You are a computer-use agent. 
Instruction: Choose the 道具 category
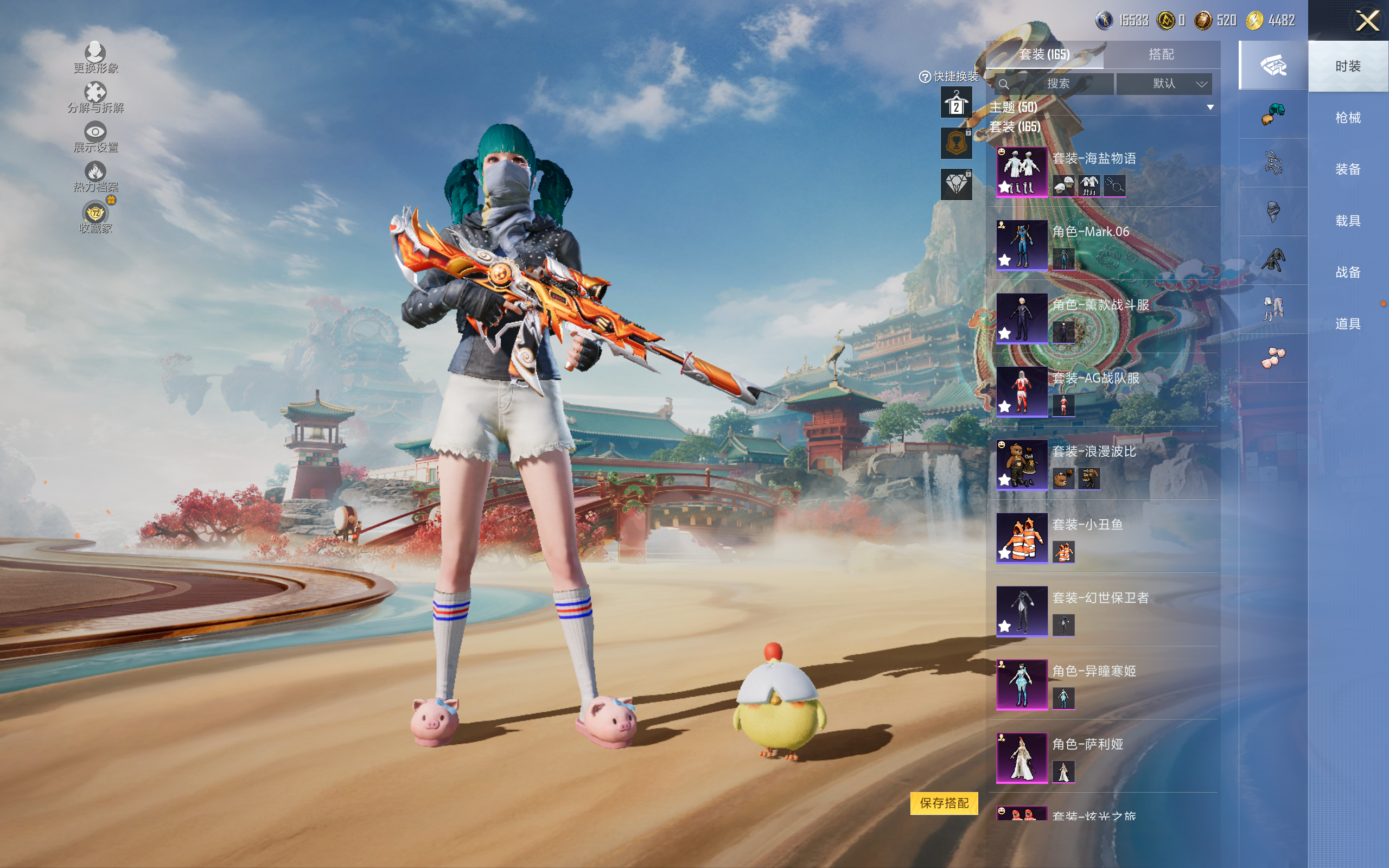point(1347,324)
